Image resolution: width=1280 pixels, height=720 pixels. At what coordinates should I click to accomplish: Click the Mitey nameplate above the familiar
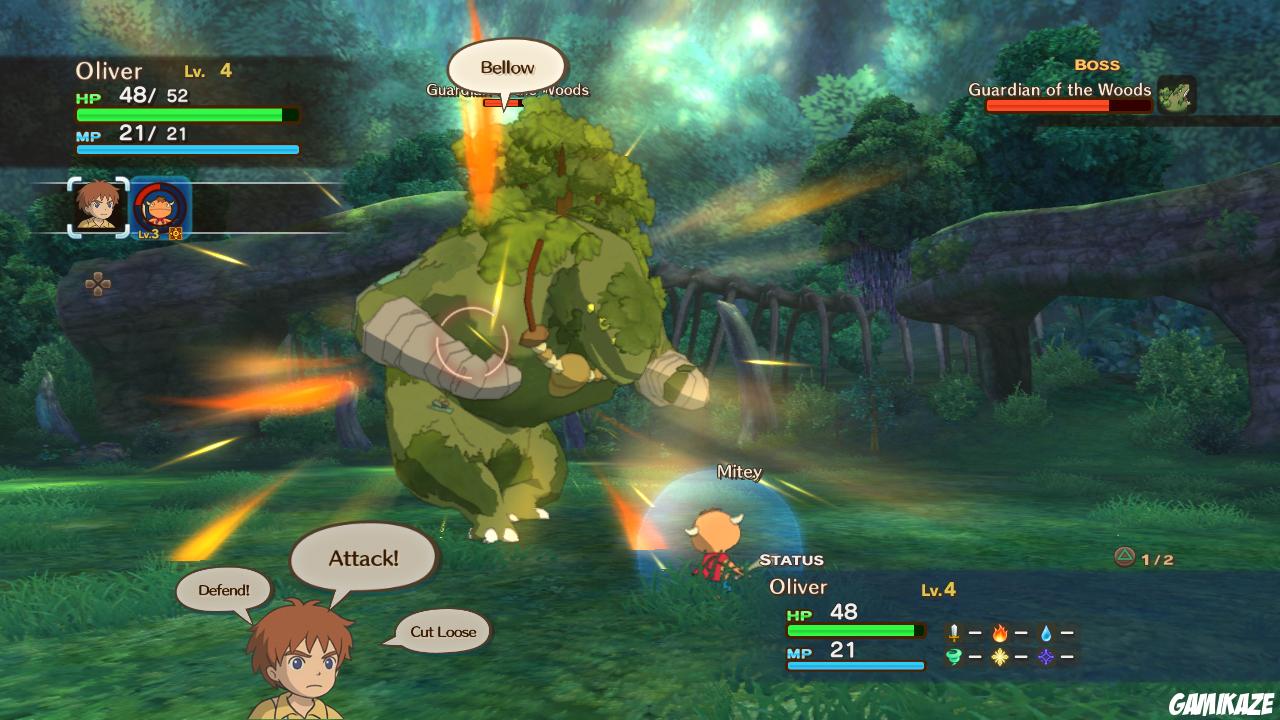click(x=737, y=470)
